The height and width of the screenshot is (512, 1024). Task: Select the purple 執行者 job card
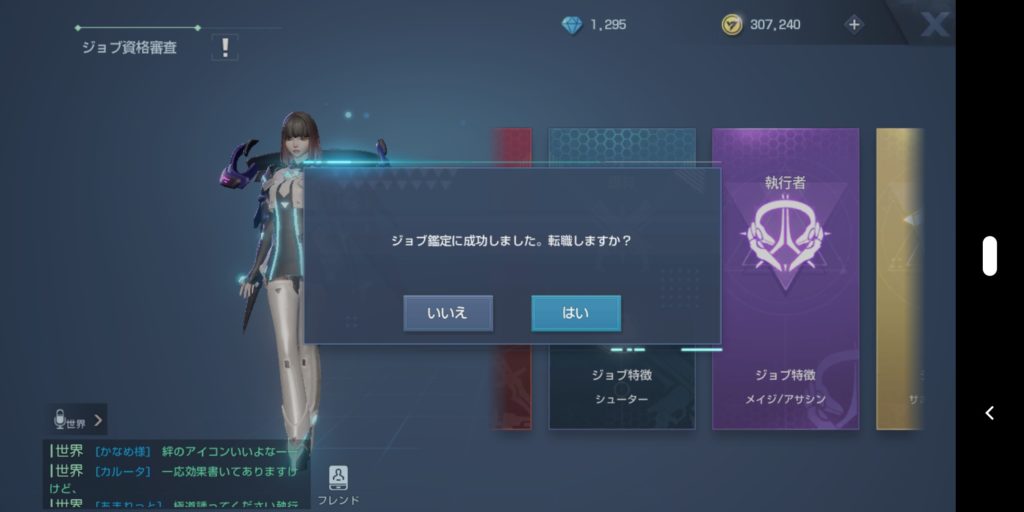tap(785, 278)
